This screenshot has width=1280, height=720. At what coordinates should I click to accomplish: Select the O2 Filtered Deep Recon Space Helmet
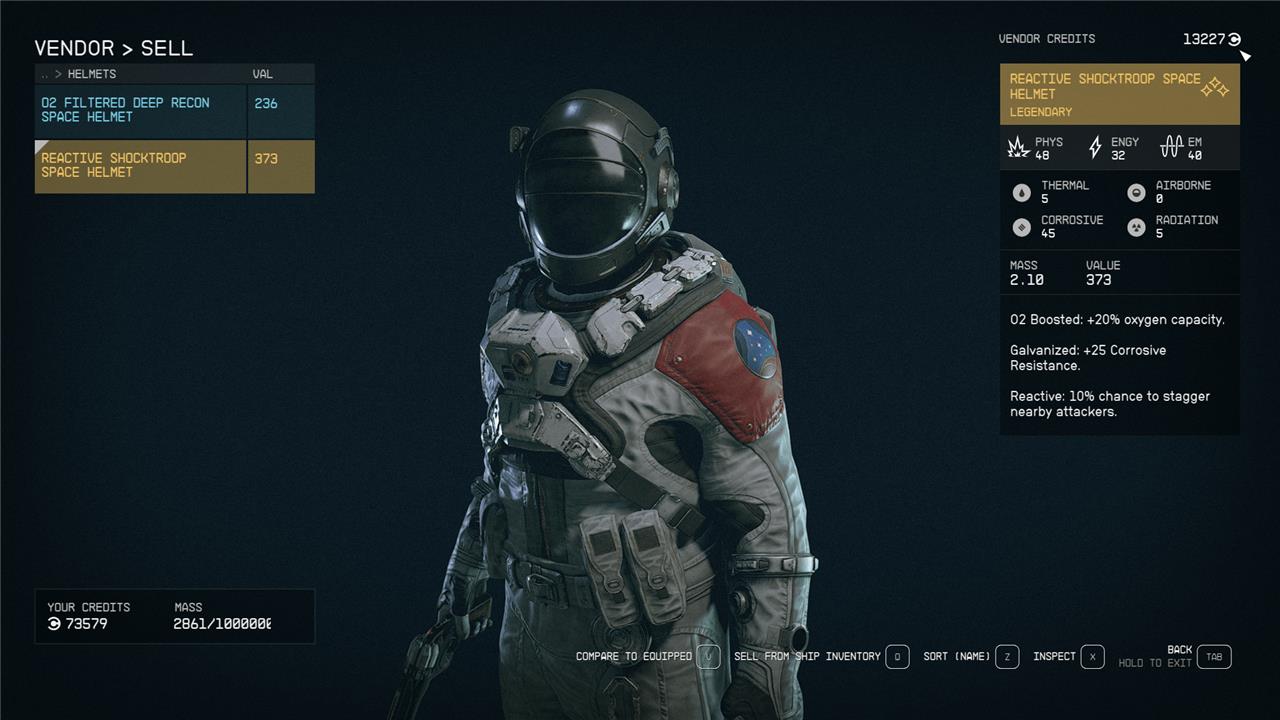[140, 110]
